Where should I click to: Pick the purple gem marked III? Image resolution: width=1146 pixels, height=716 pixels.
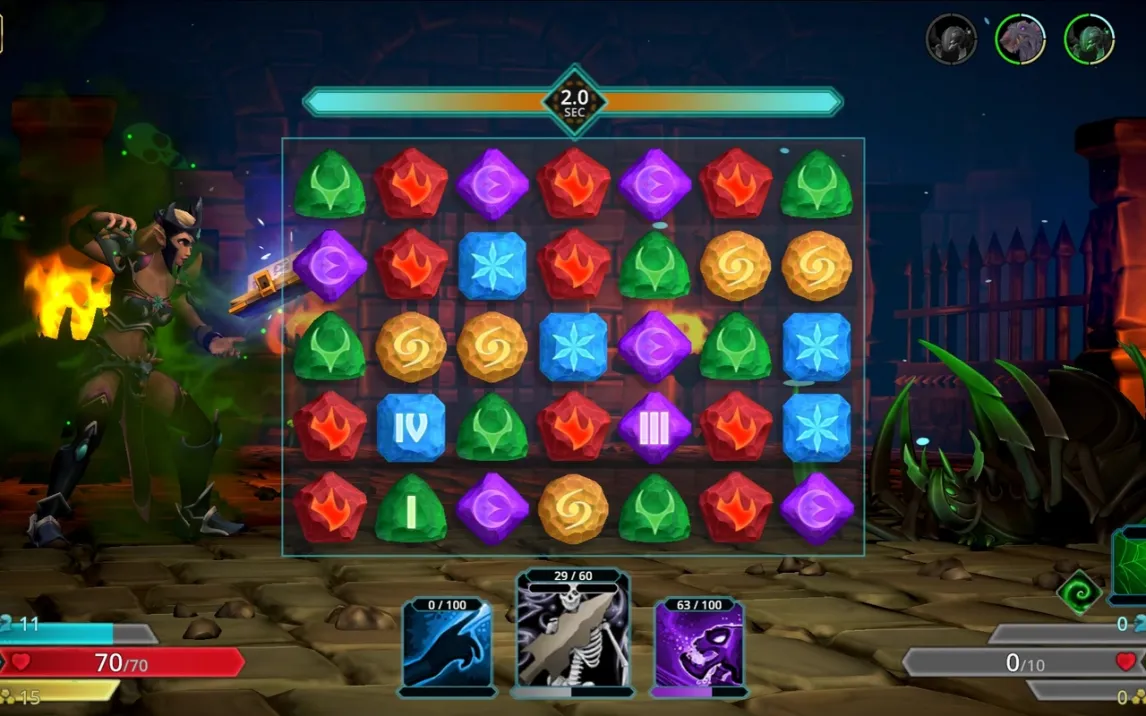pyautogui.click(x=654, y=428)
